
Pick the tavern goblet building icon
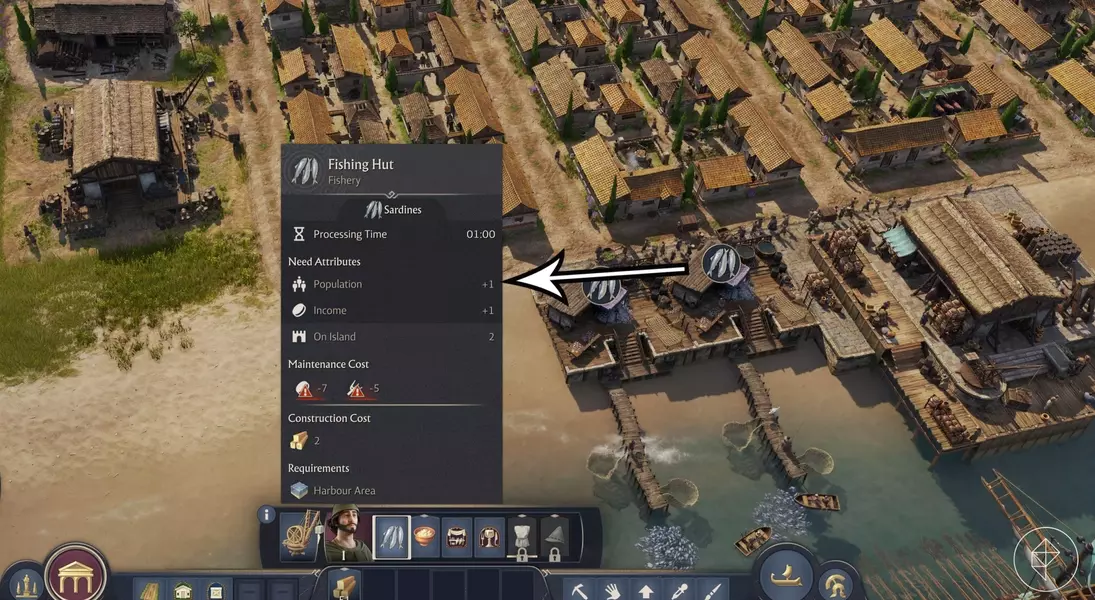coord(490,537)
